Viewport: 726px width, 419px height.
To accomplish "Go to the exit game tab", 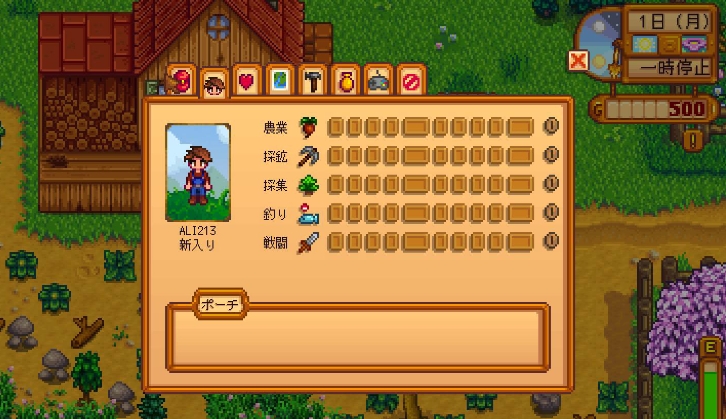I will (410, 80).
